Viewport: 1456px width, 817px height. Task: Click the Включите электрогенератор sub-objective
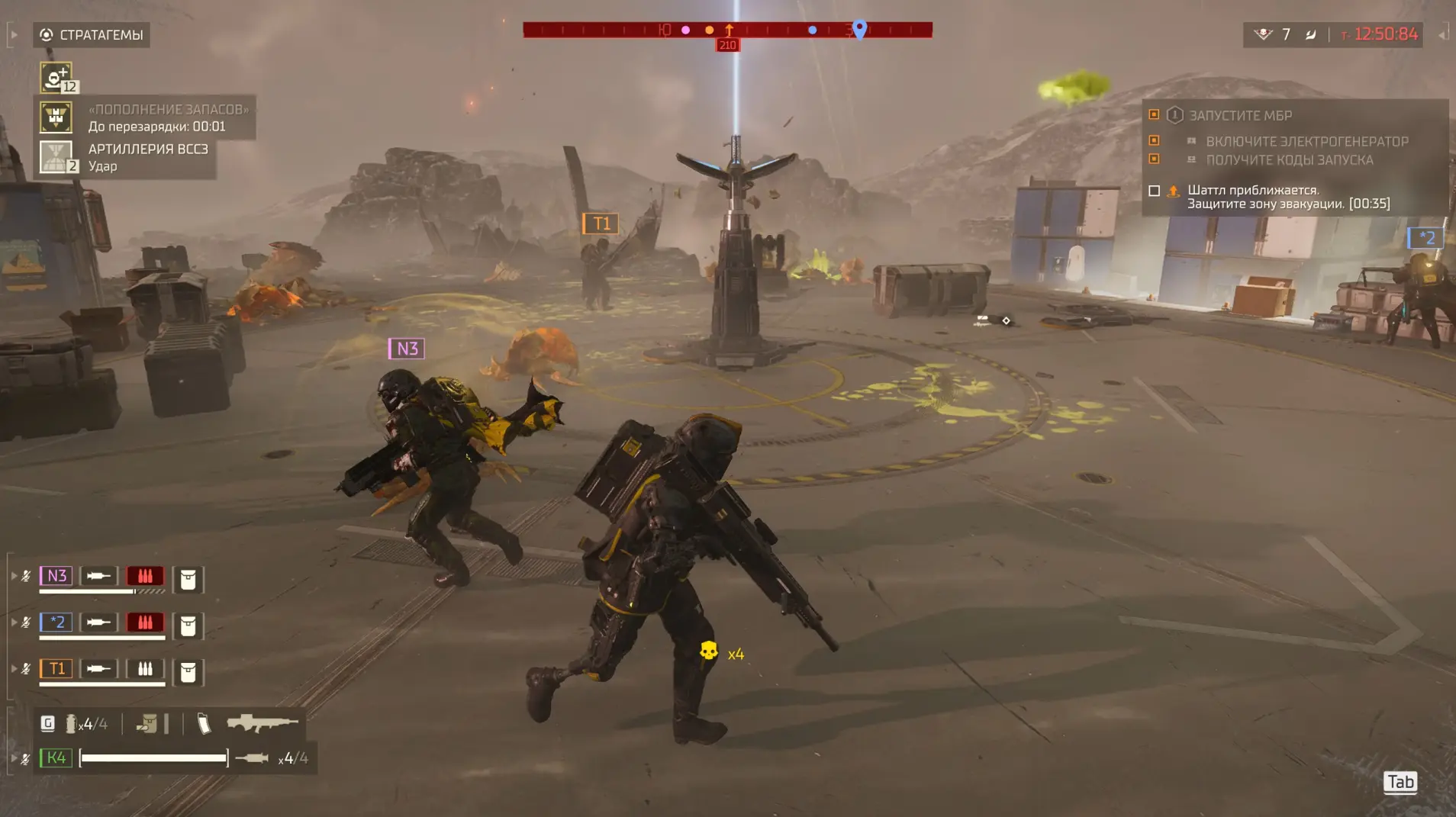(1306, 141)
